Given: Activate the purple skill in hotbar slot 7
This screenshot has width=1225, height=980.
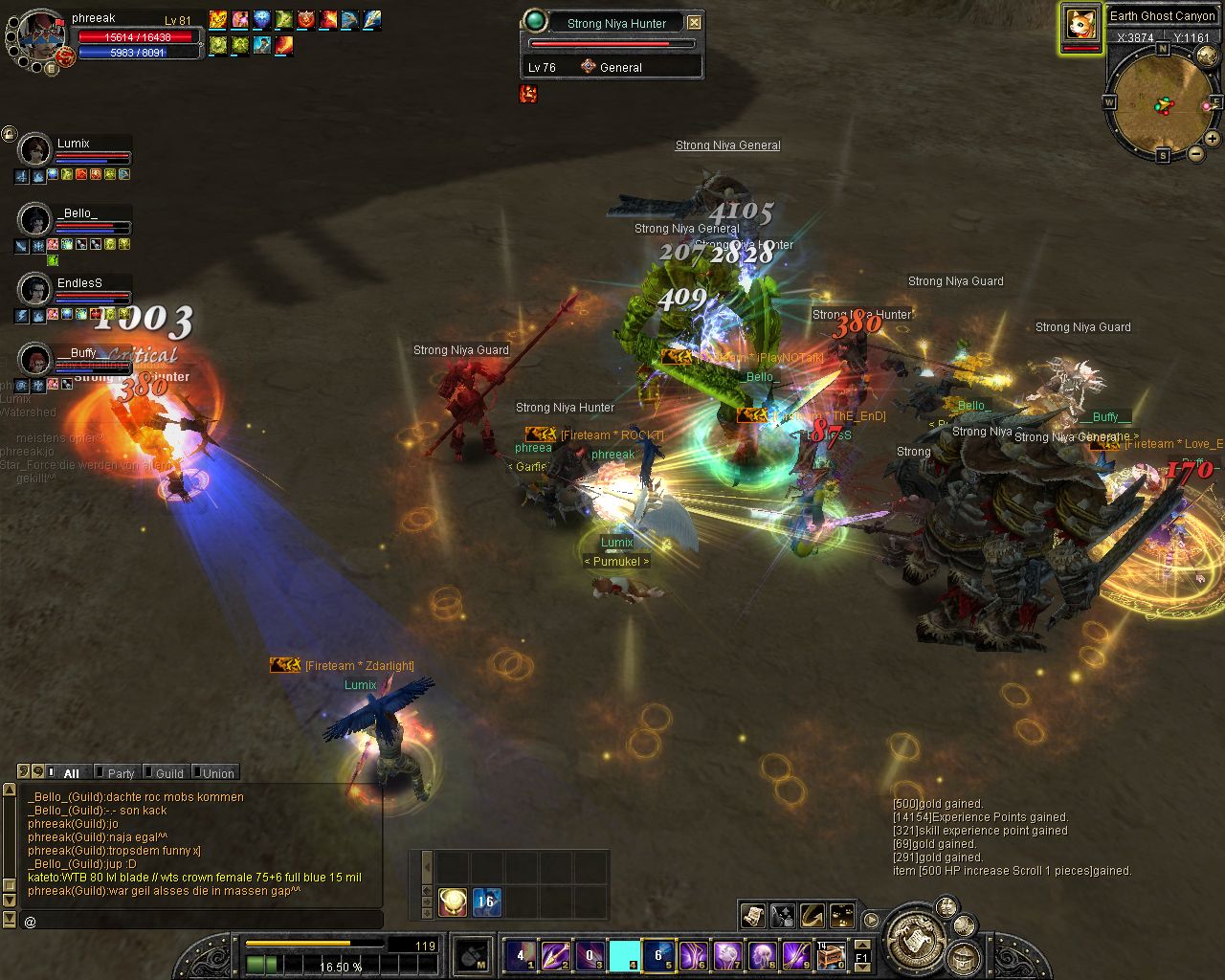Looking at the screenshot, I should (x=727, y=955).
